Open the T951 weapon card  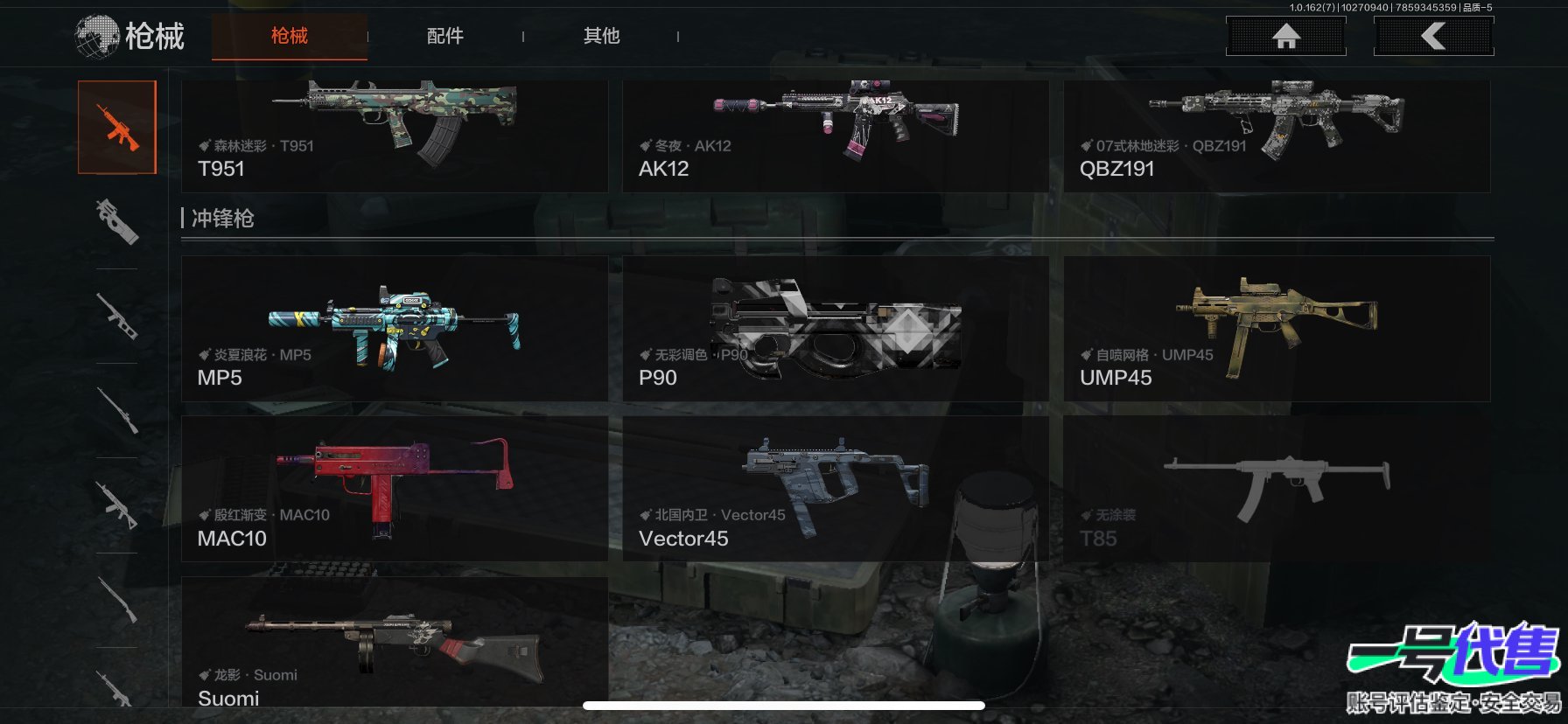coord(394,136)
